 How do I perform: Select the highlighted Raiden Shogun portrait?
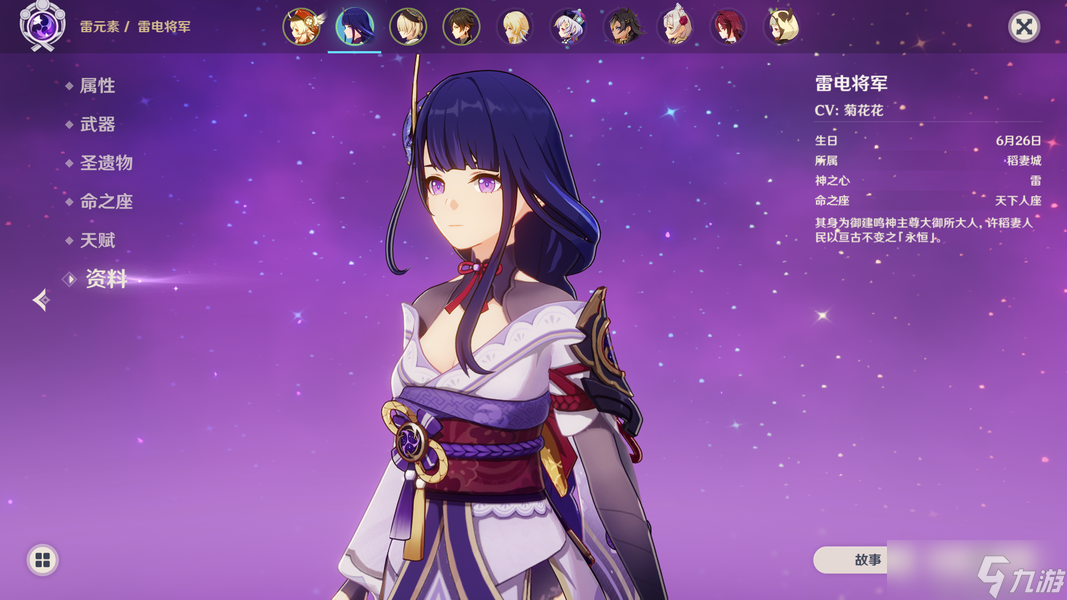point(354,27)
